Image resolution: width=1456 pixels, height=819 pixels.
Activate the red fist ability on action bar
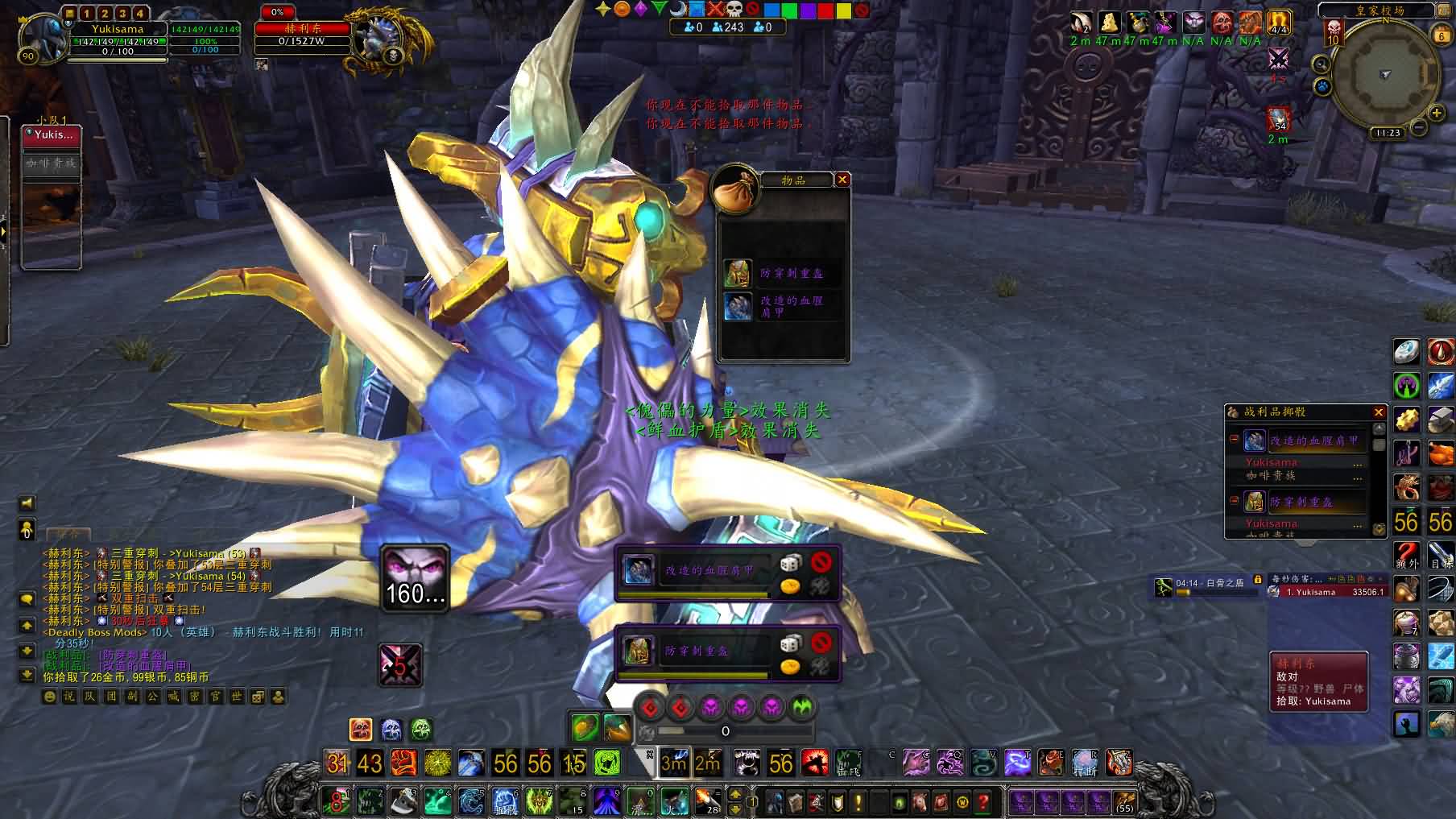(x=403, y=762)
